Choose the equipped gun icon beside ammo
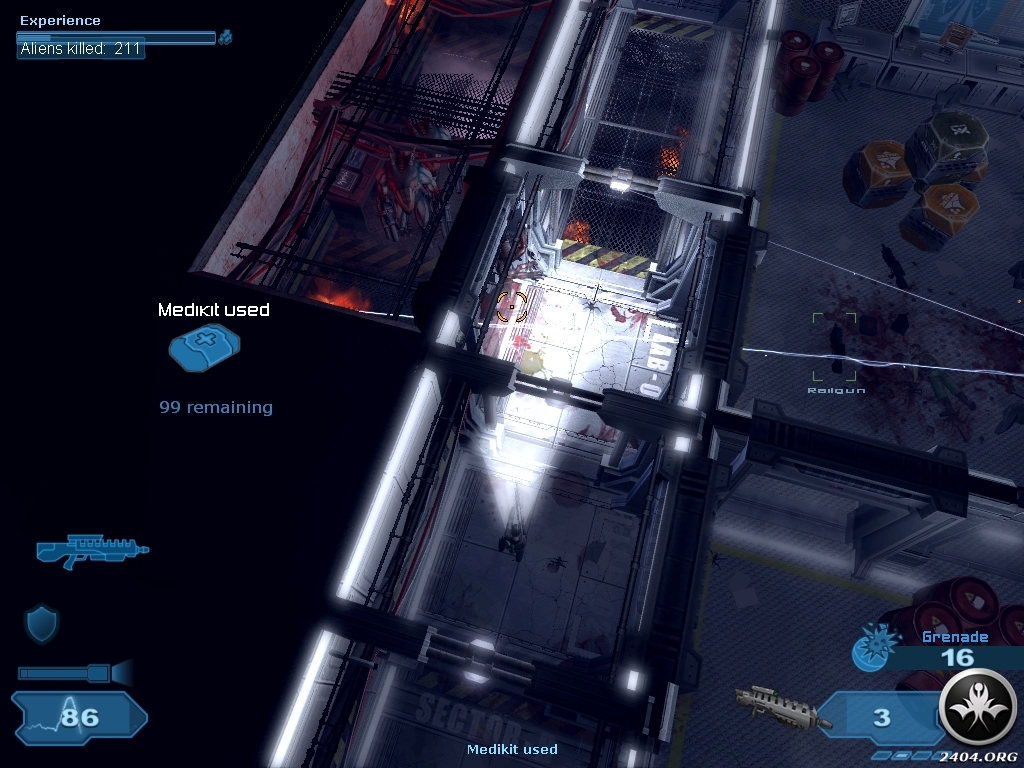 pyautogui.click(x=783, y=709)
